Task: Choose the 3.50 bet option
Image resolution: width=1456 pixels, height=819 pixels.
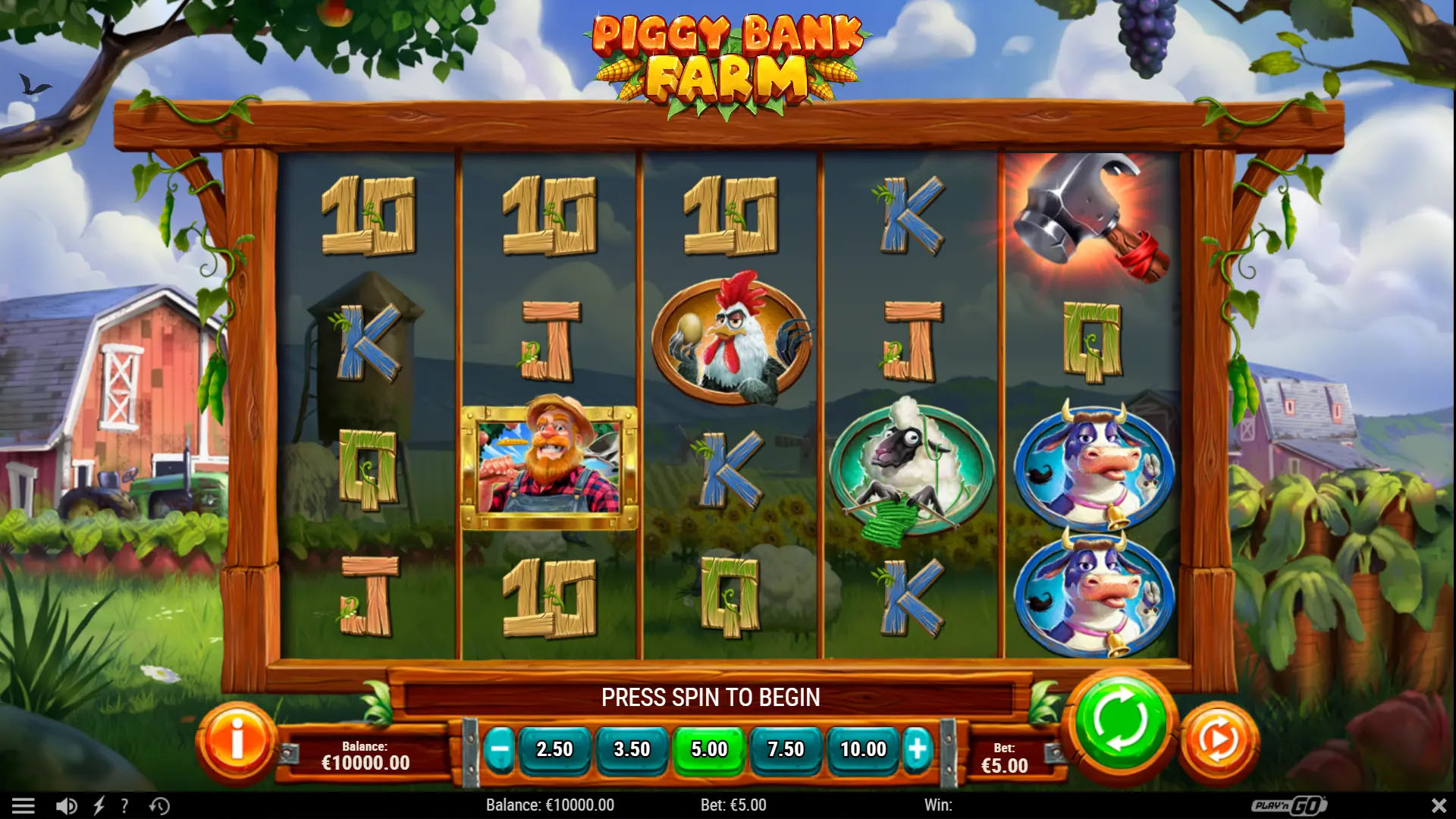Action: [632, 749]
